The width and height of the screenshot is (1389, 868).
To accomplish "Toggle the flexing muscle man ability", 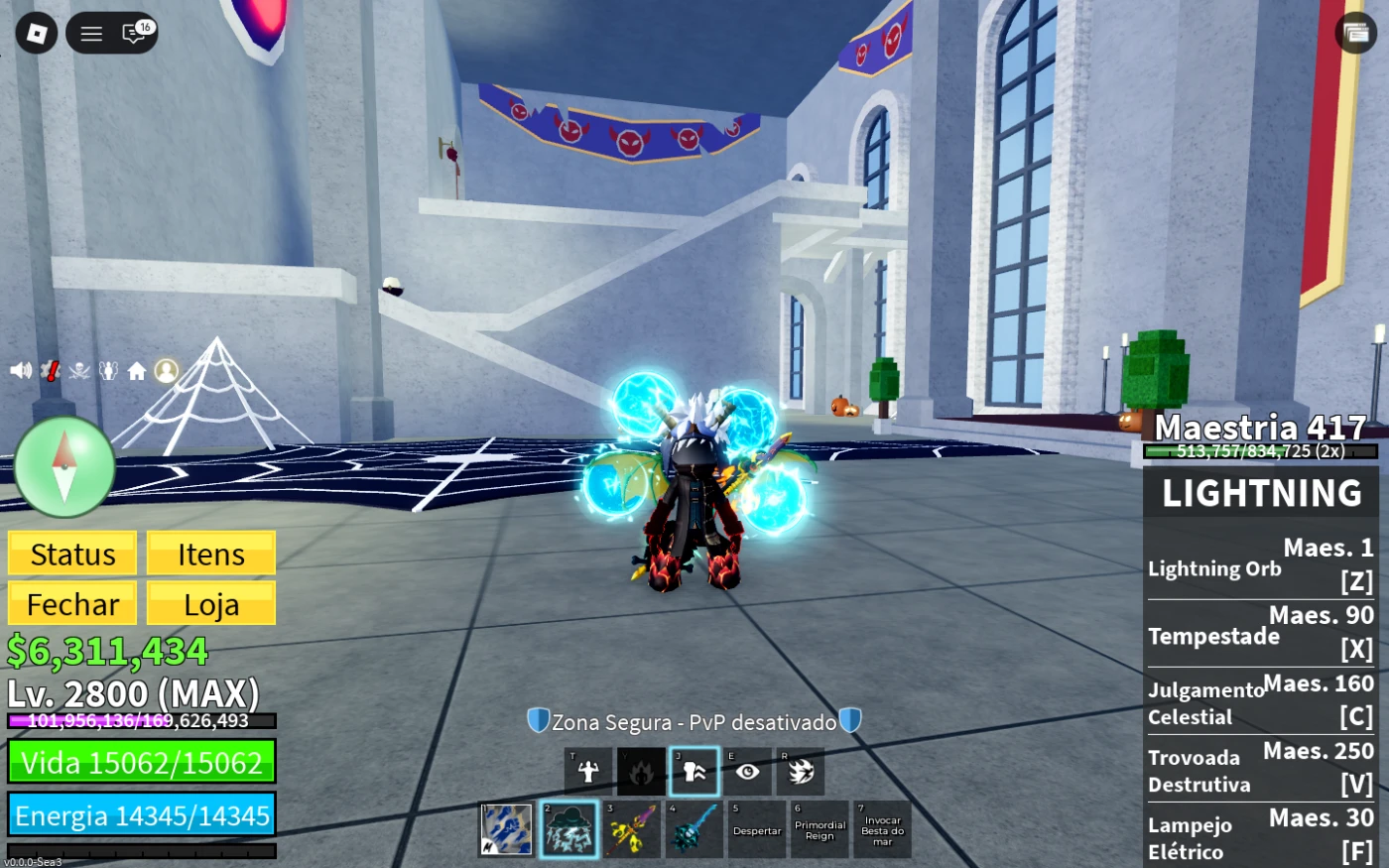I will click(x=588, y=771).
